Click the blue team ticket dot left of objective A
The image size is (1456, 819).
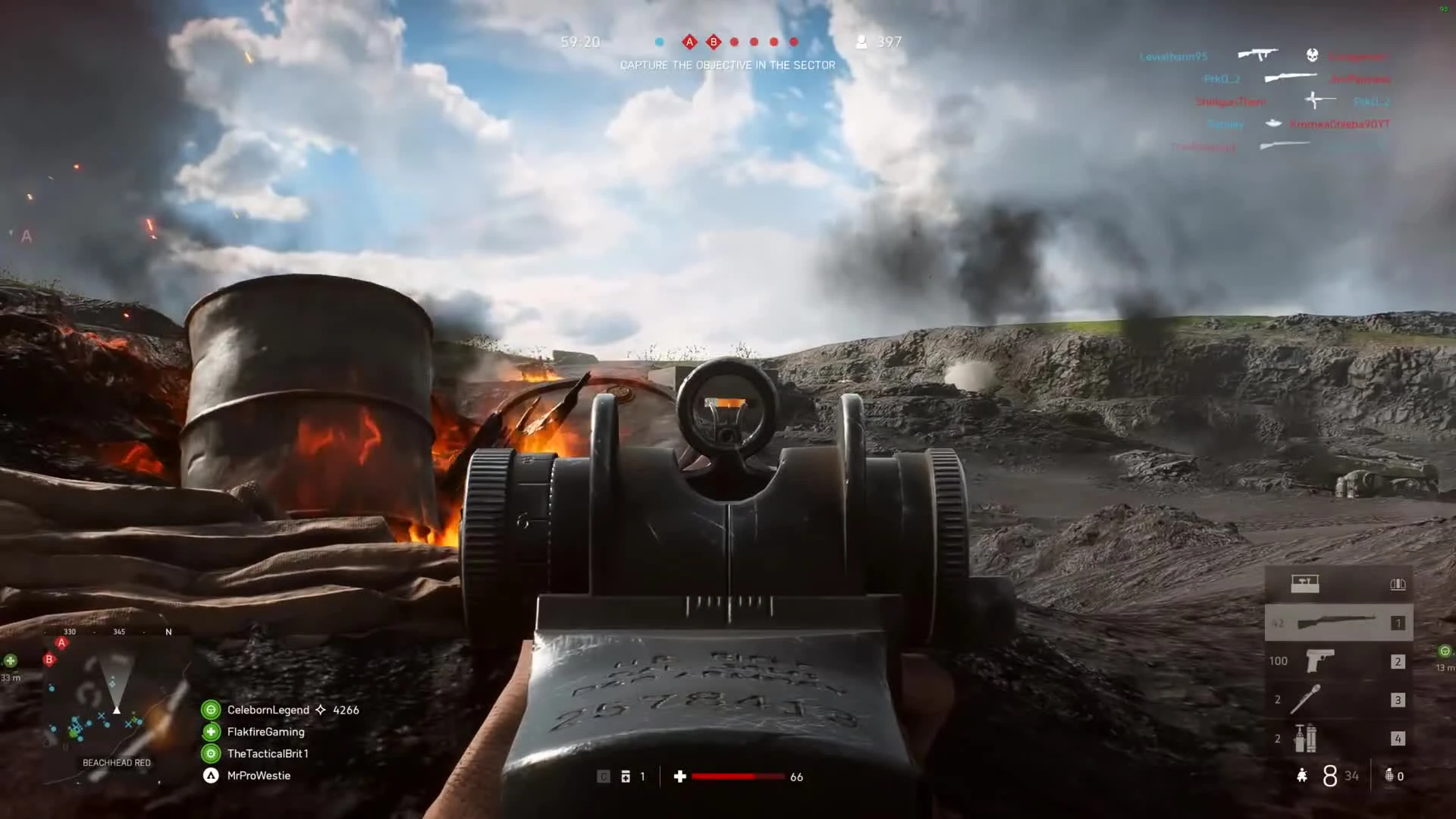(659, 42)
